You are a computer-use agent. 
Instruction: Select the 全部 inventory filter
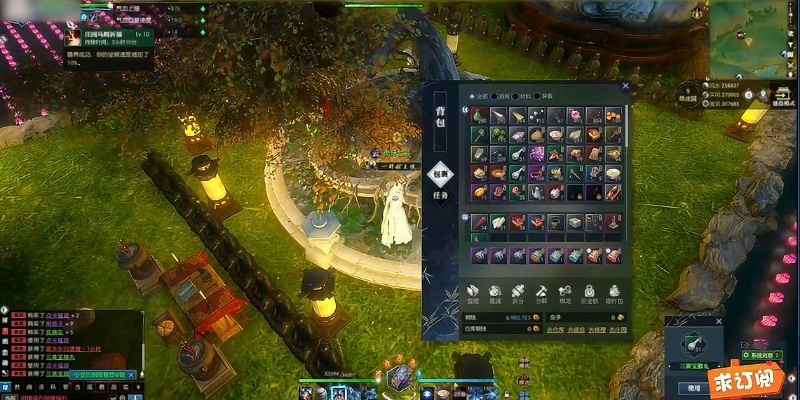pos(478,95)
